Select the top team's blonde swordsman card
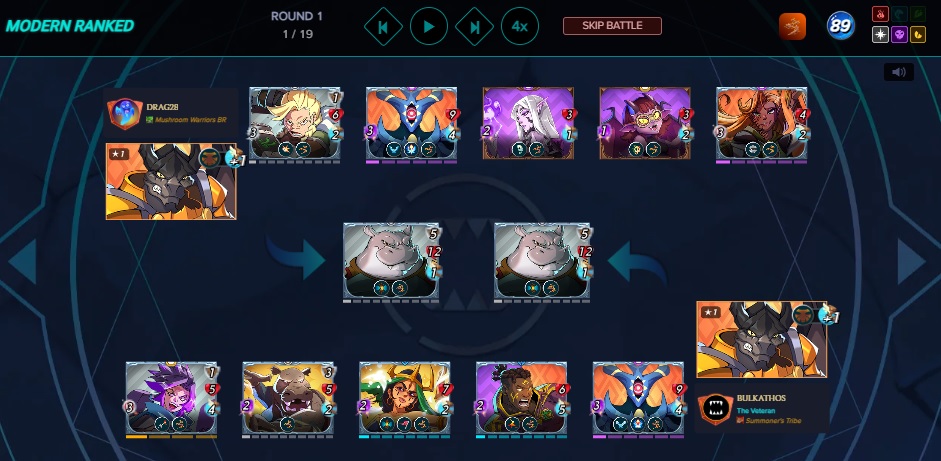 pyautogui.click(x=295, y=123)
